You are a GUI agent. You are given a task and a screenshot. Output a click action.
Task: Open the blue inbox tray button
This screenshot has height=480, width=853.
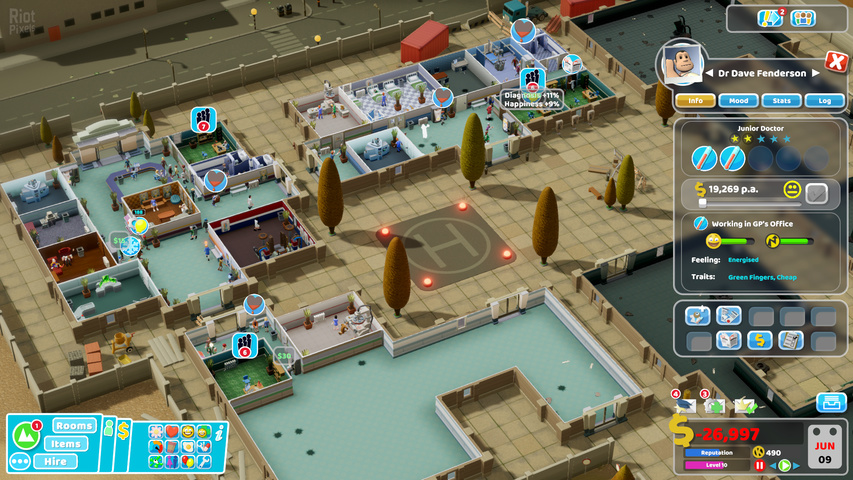tap(831, 402)
